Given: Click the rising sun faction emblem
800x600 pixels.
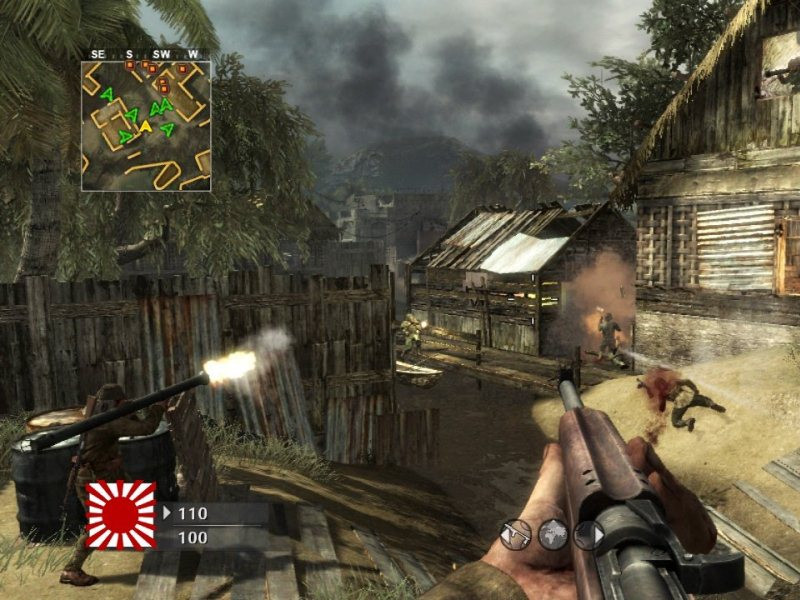Looking at the screenshot, I should click(121, 516).
